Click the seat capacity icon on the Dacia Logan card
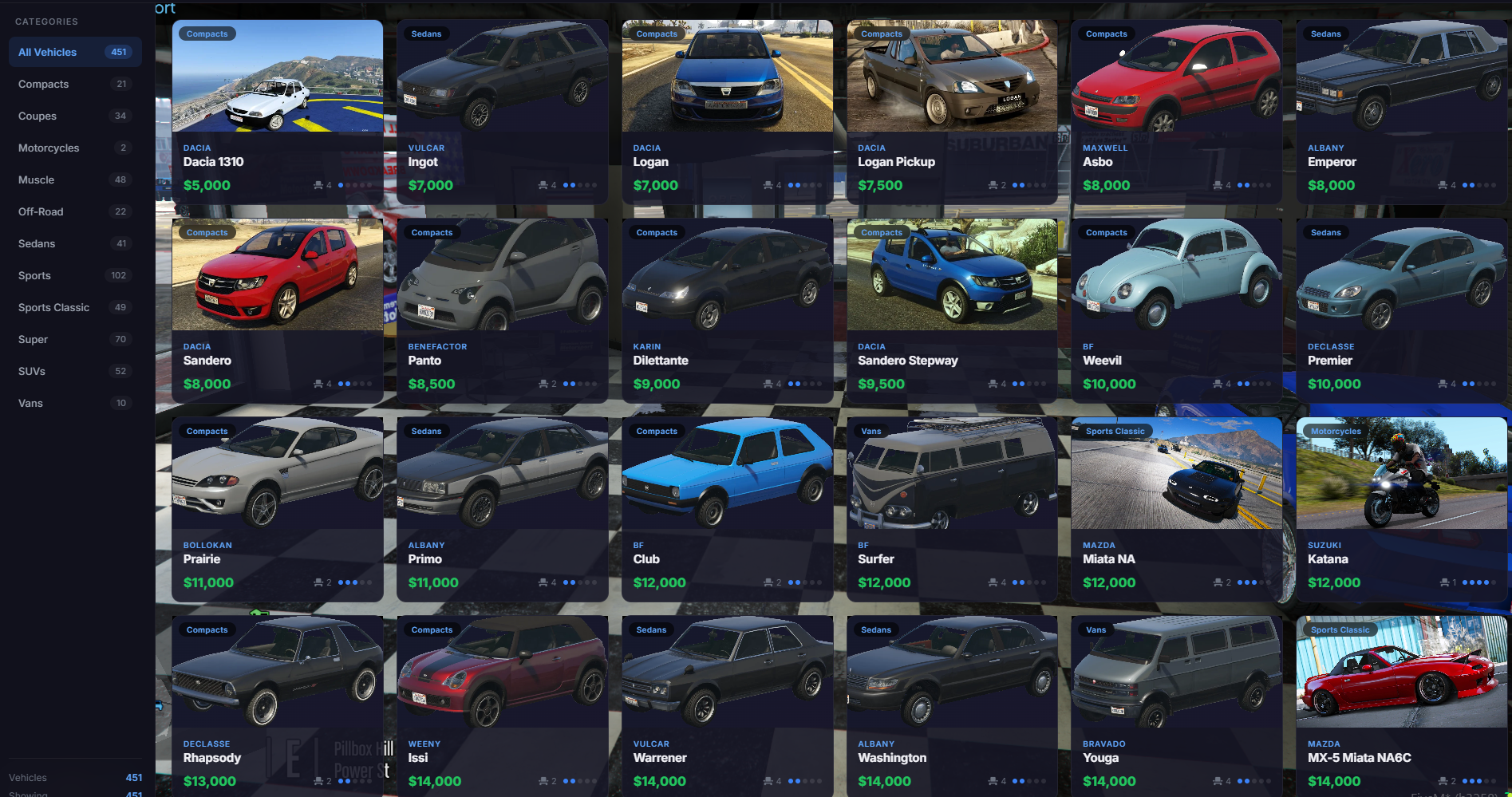The width and height of the screenshot is (1512, 797). 768,185
